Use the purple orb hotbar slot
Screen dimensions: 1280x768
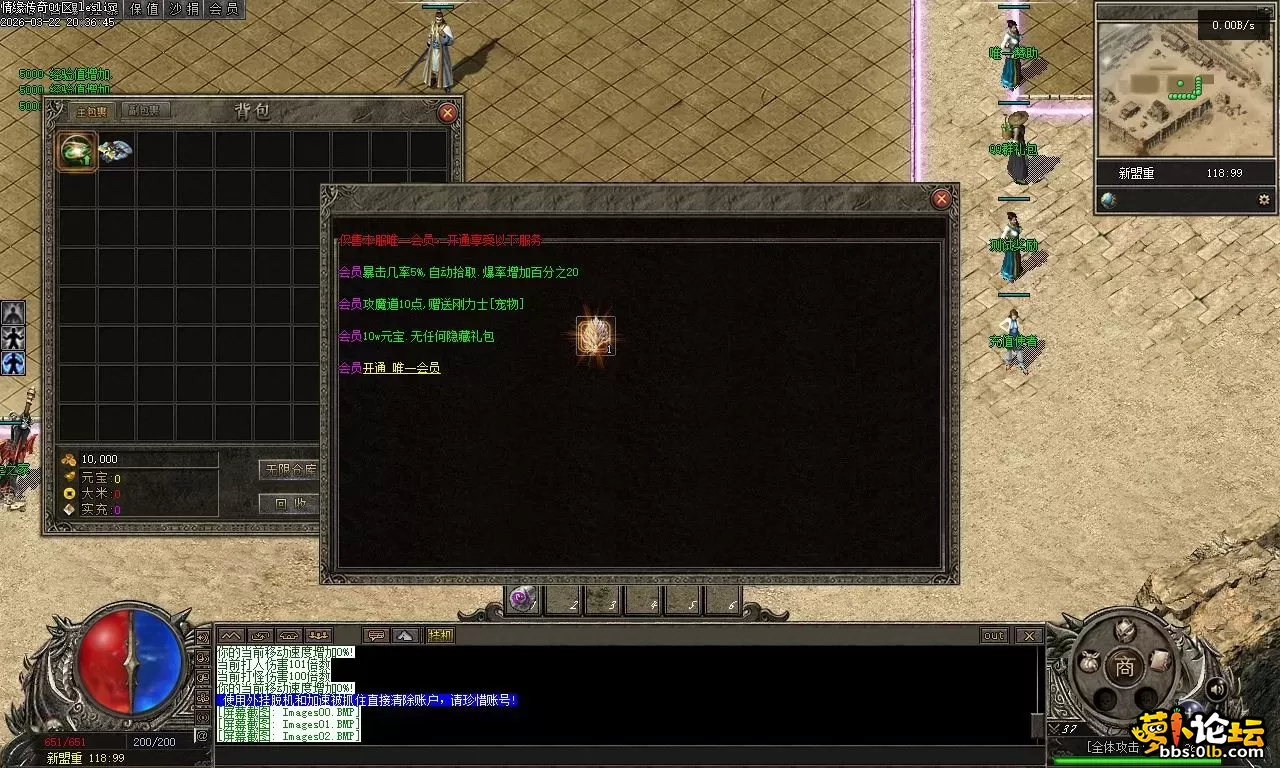click(522, 600)
